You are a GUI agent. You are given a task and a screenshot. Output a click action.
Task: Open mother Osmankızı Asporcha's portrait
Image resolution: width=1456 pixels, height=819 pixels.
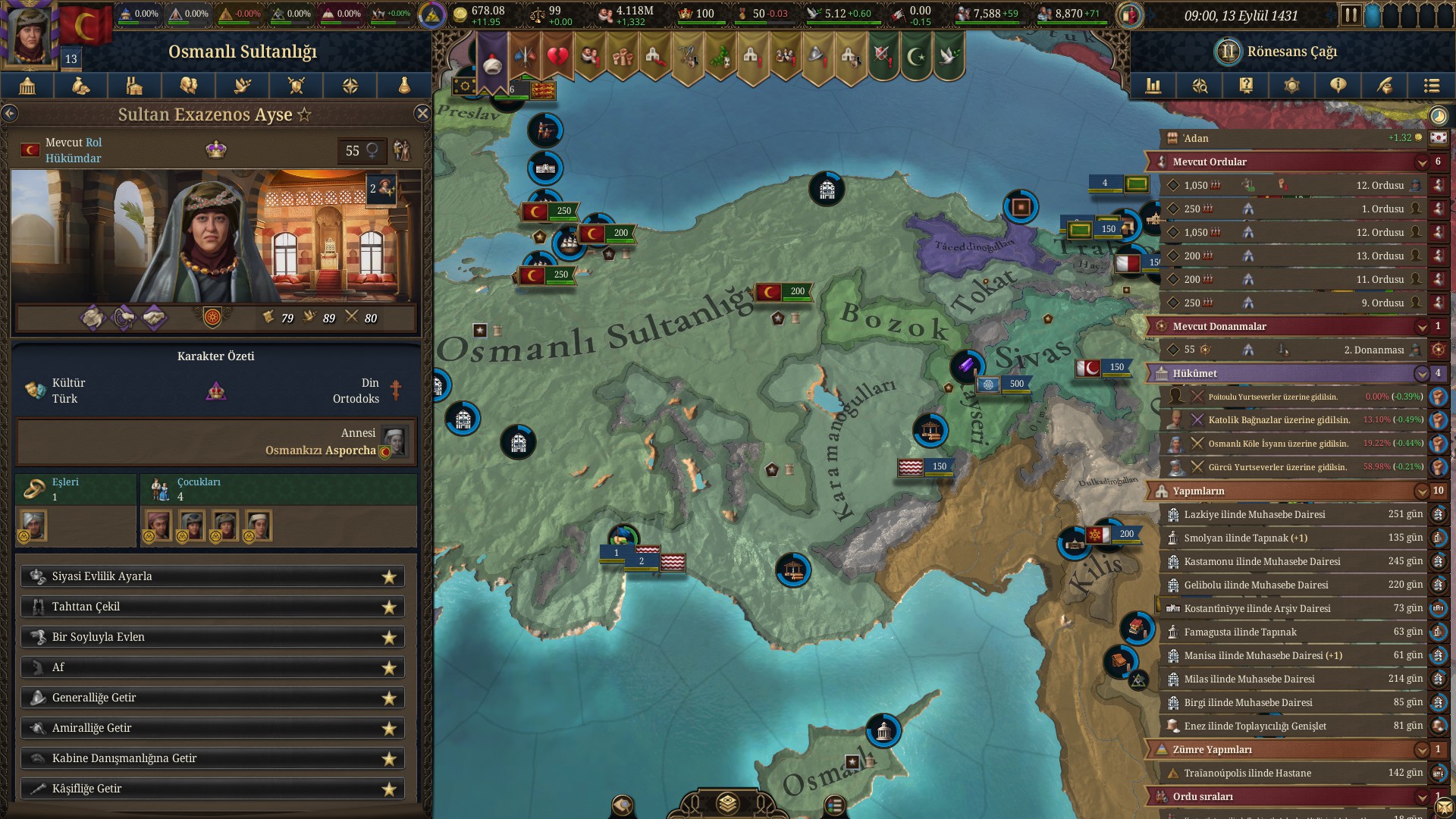pyautogui.click(x=394, y=441)
